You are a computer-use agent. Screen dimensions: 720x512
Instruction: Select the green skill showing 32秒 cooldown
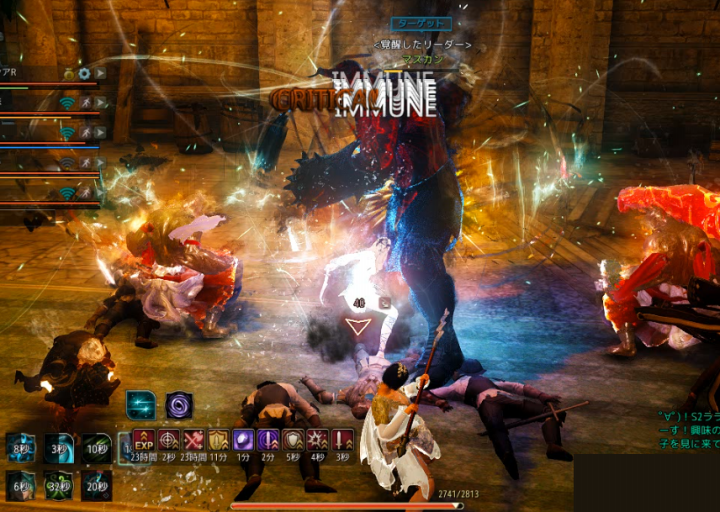[x=59, y=485]
